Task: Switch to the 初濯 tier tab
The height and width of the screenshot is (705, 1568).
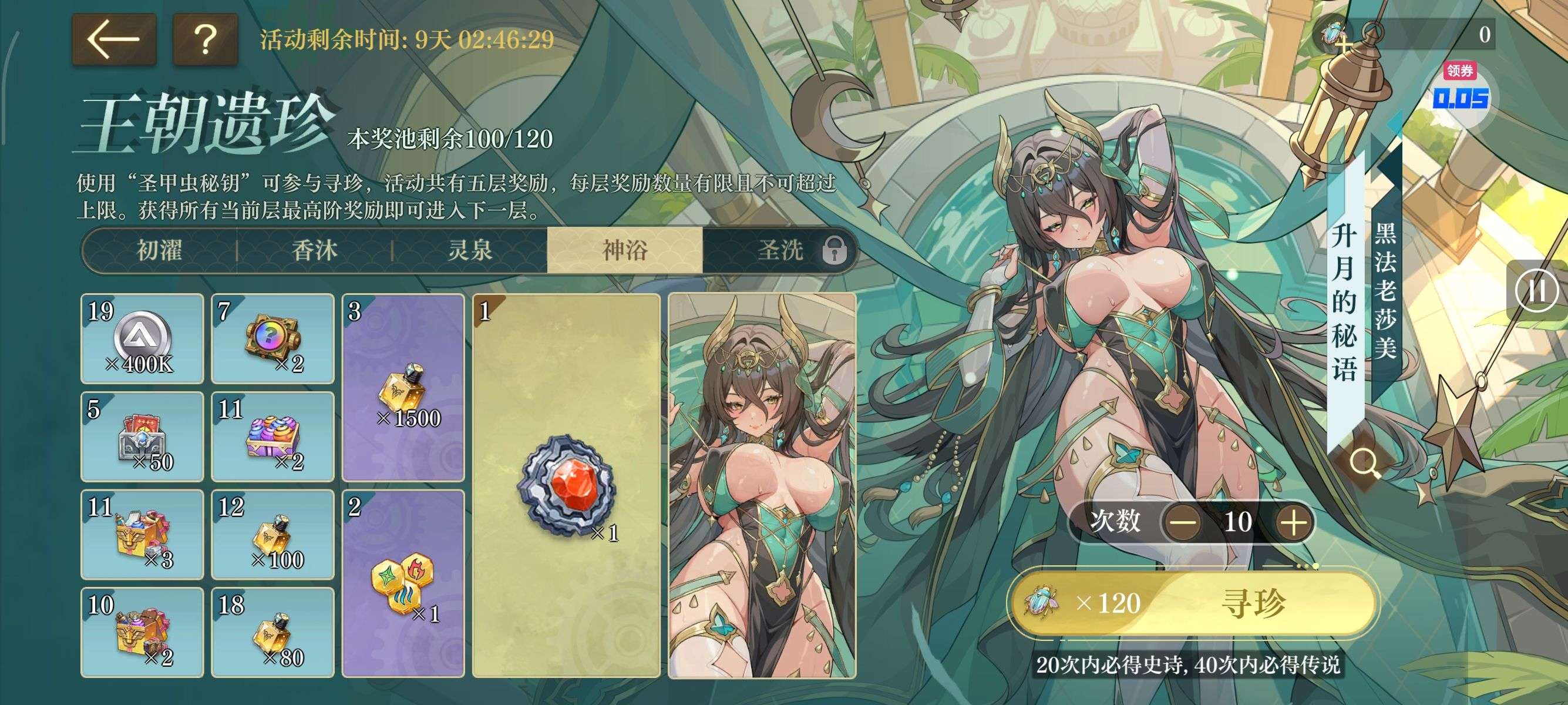Action: [x=160, y=250]
